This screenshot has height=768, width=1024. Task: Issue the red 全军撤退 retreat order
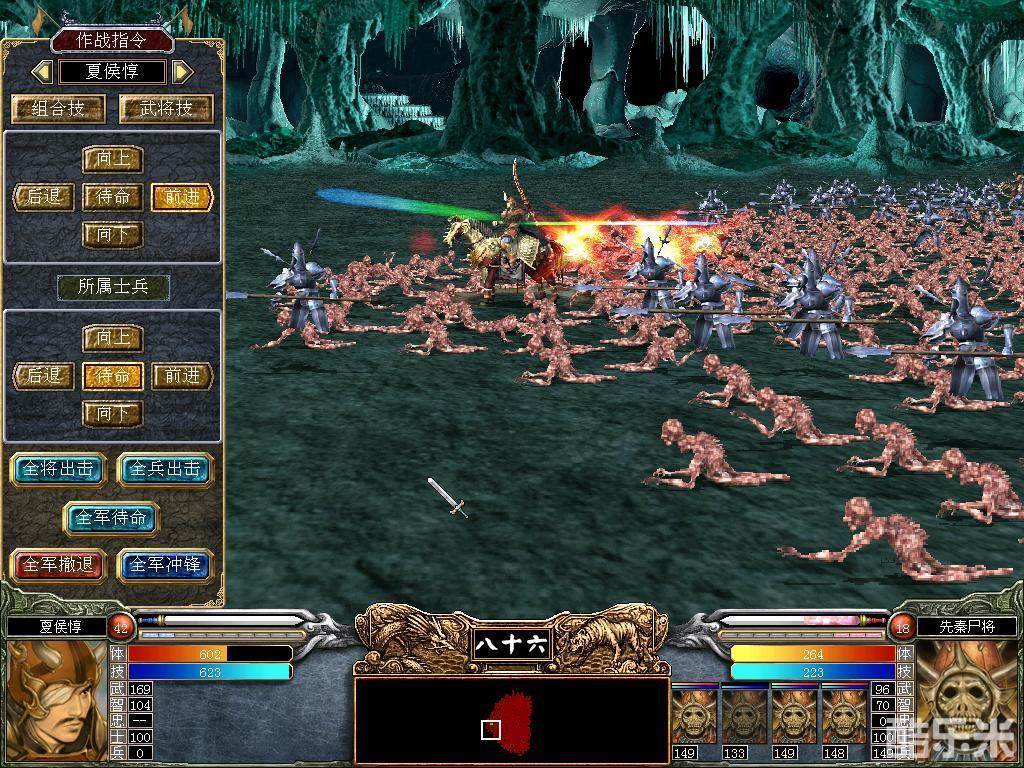pyautogui.click(x=59, y=565)
